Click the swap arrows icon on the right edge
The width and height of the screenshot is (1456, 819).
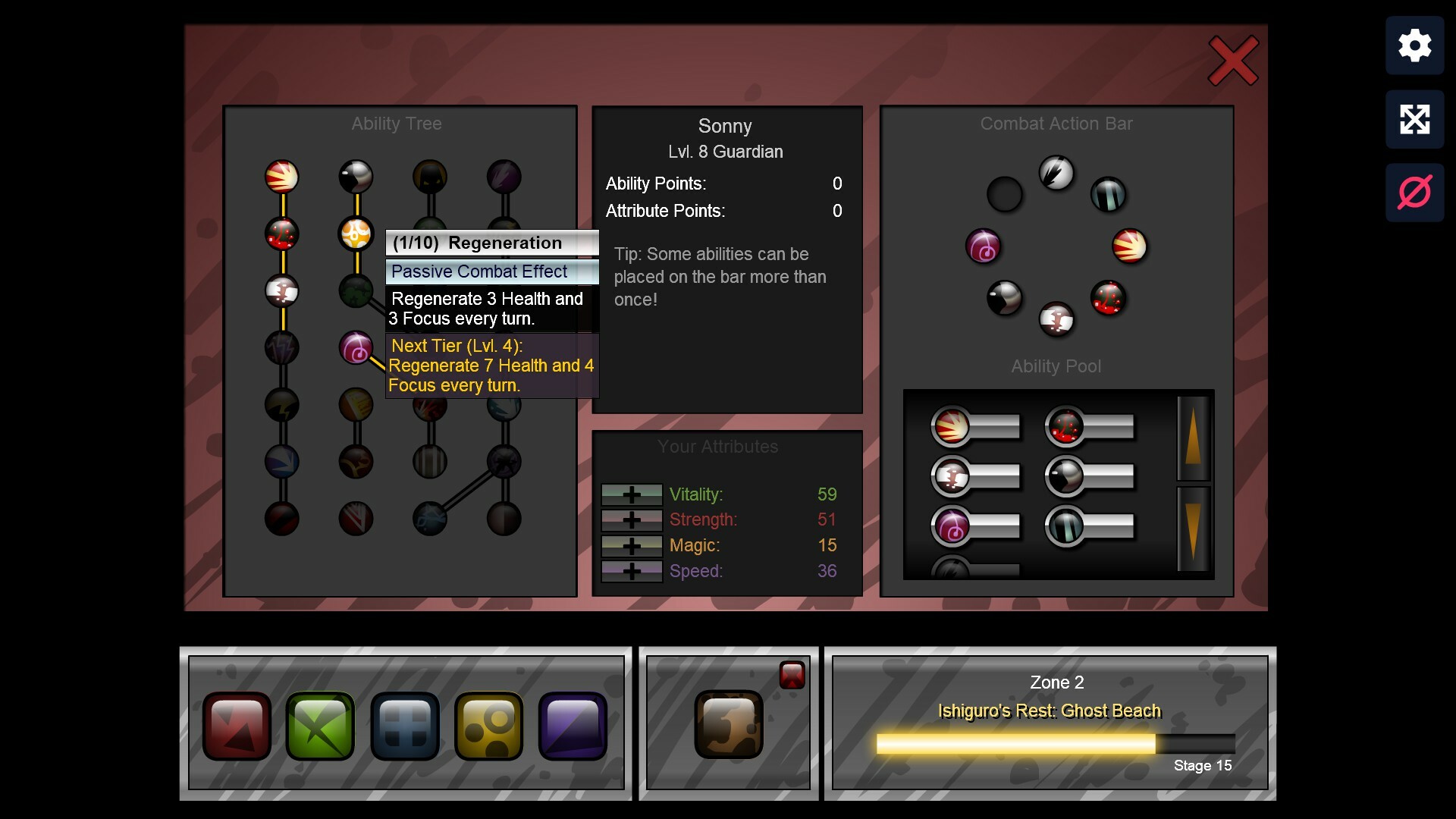(x=1414, y=119)
